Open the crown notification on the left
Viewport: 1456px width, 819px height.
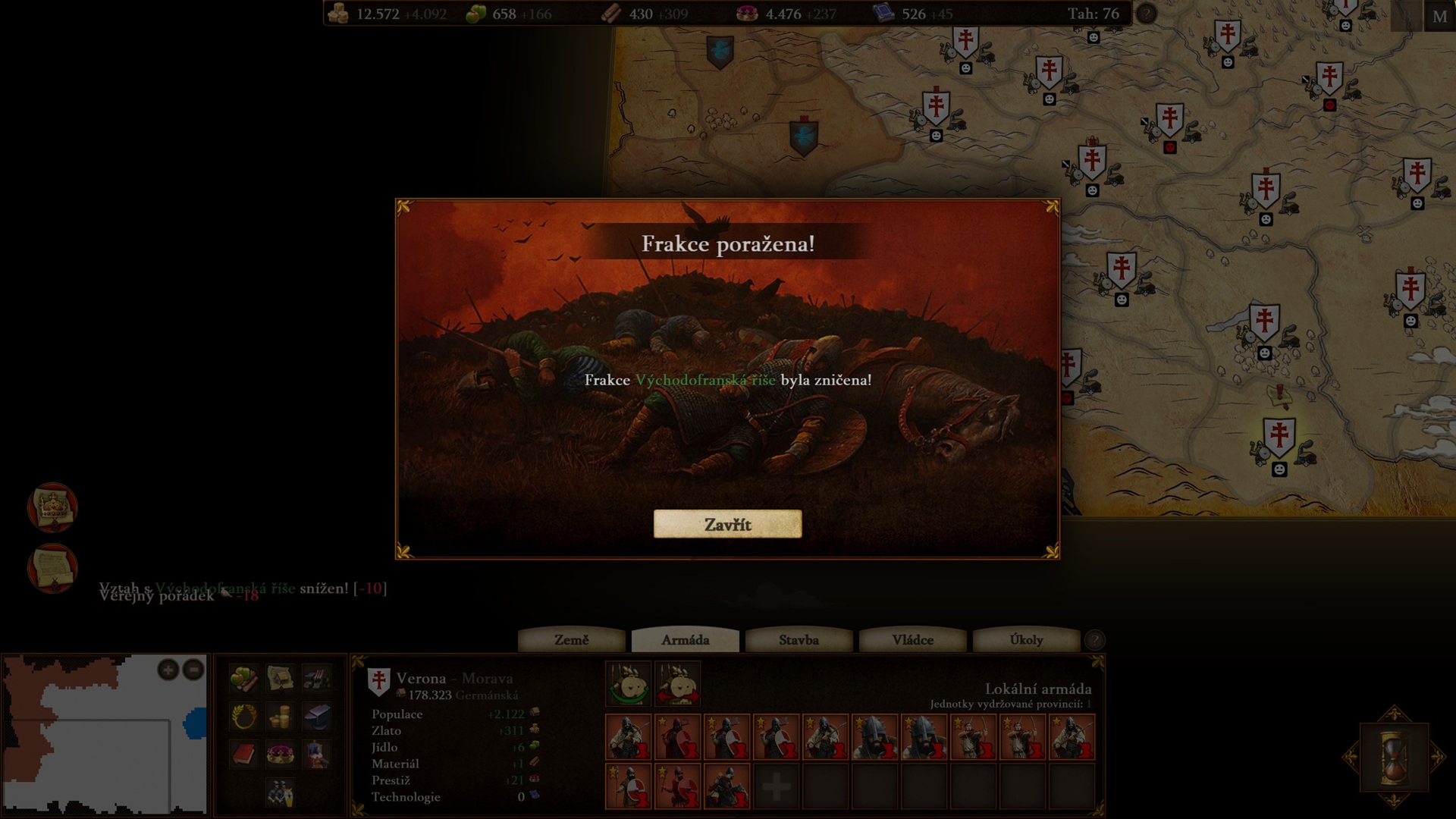click(x=52, y=507)
